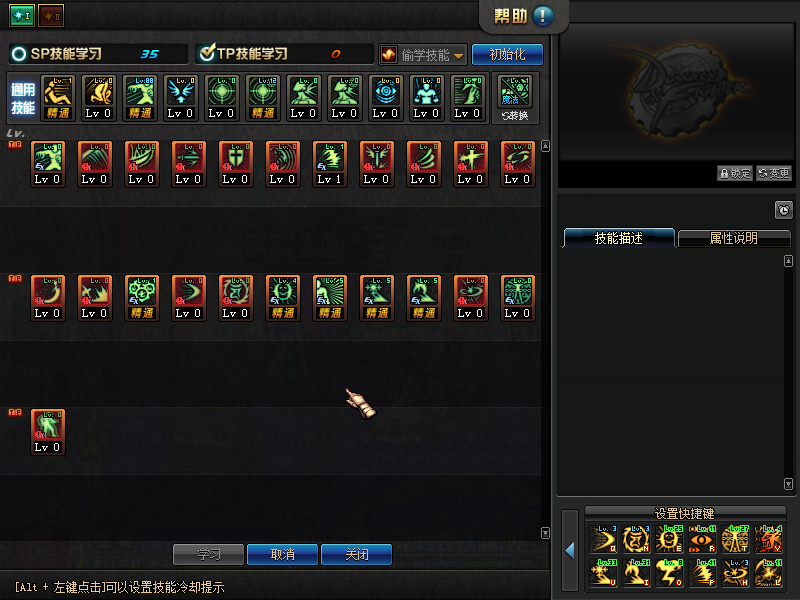Select the 技能描述 tab
Image resolution: width=800 pixels, height=600 pixels.
618,239
